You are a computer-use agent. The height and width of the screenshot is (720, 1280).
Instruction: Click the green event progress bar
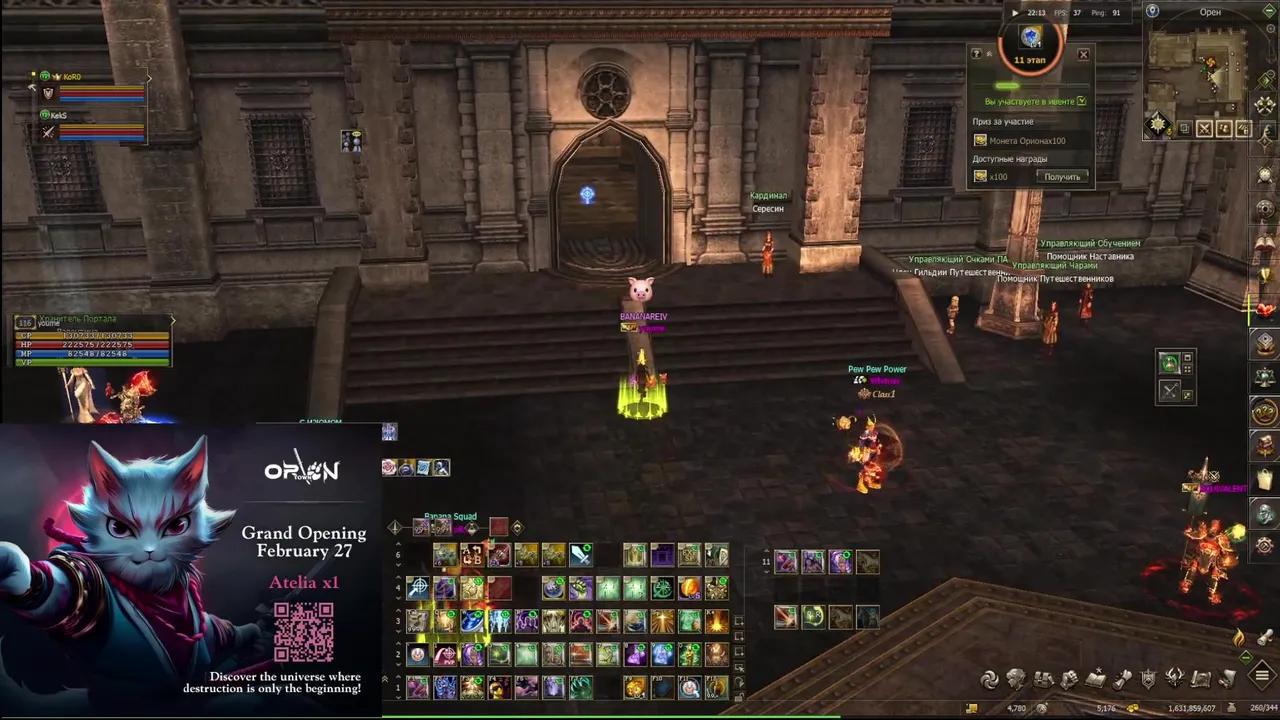pyautogui.click(x=1006, y=85)
